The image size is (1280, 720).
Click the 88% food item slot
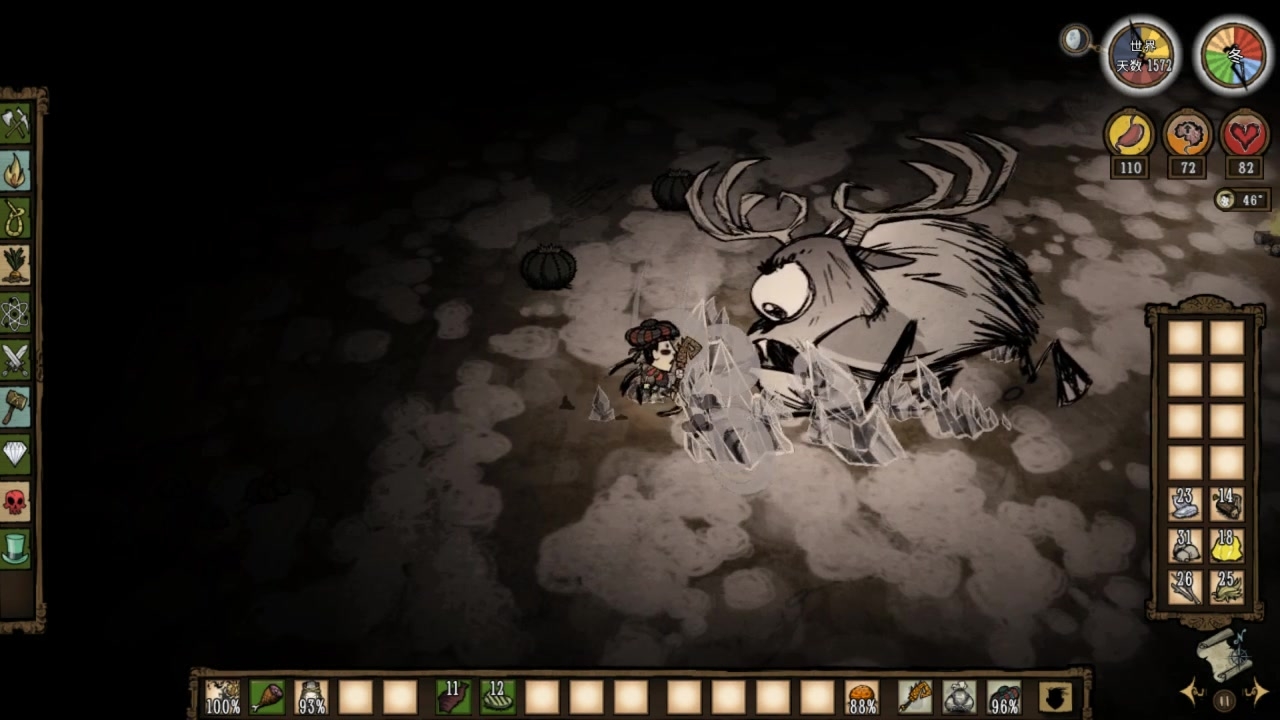pyautogui.click(x=861, y=696)
